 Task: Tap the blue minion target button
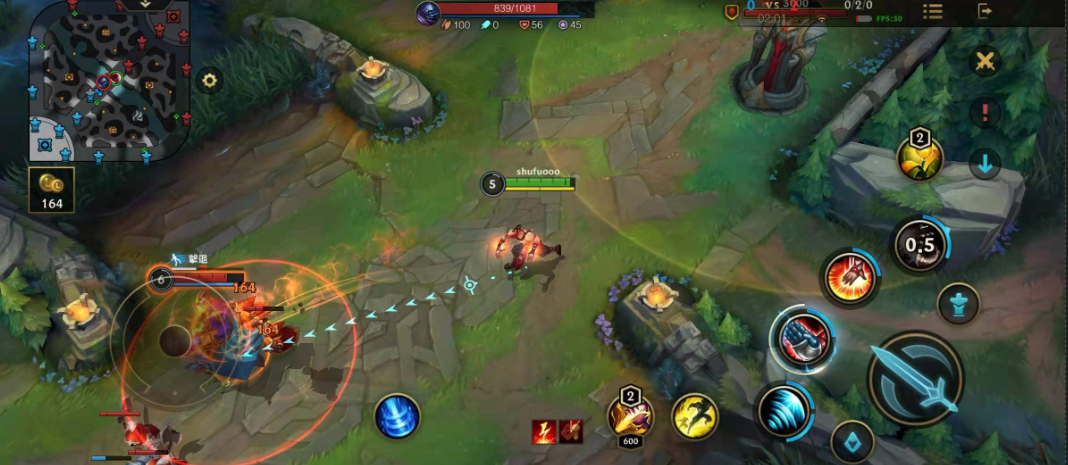click(x=853, y=442)
